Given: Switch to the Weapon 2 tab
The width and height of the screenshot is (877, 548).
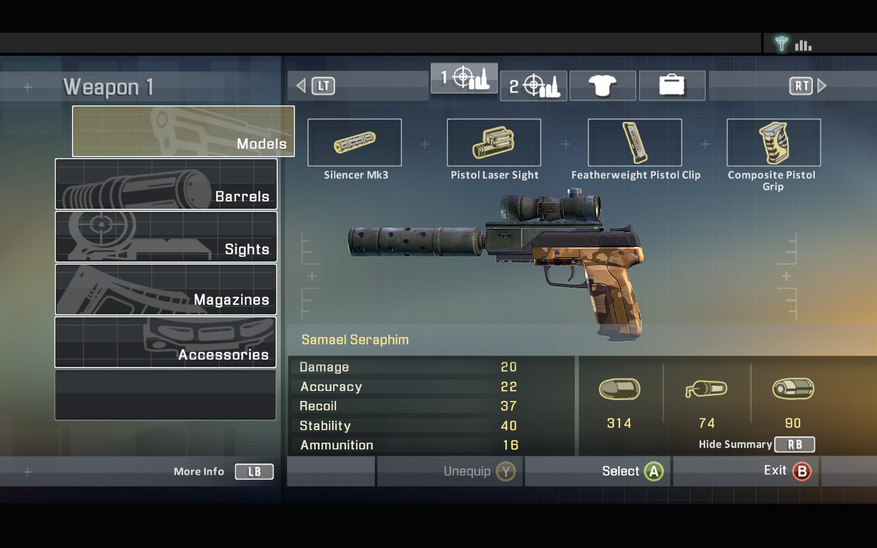Looking at the screenshot, I should 534,86.
